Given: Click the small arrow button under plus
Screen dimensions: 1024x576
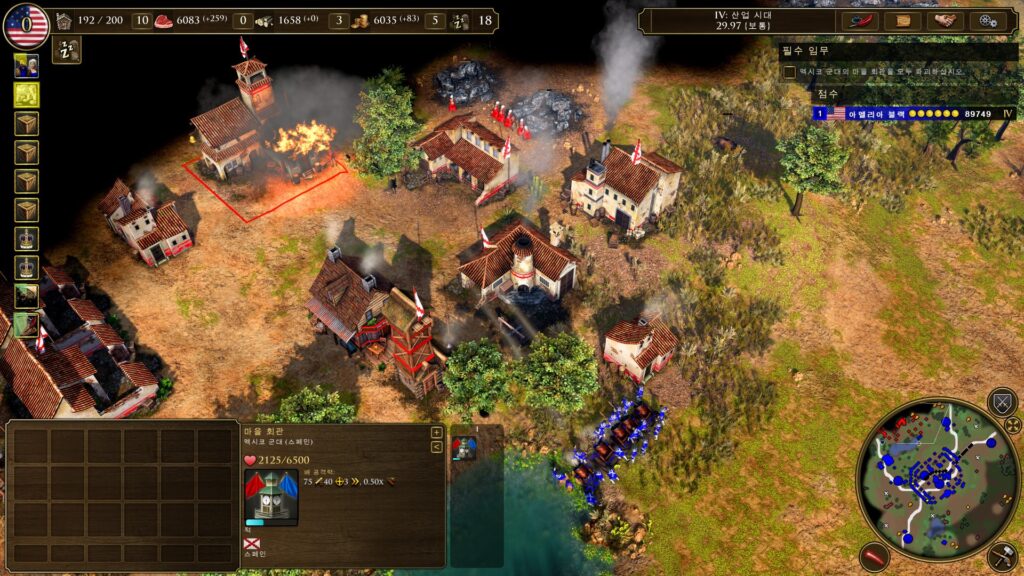Looking at the screenshot, I should click(436, 447).
